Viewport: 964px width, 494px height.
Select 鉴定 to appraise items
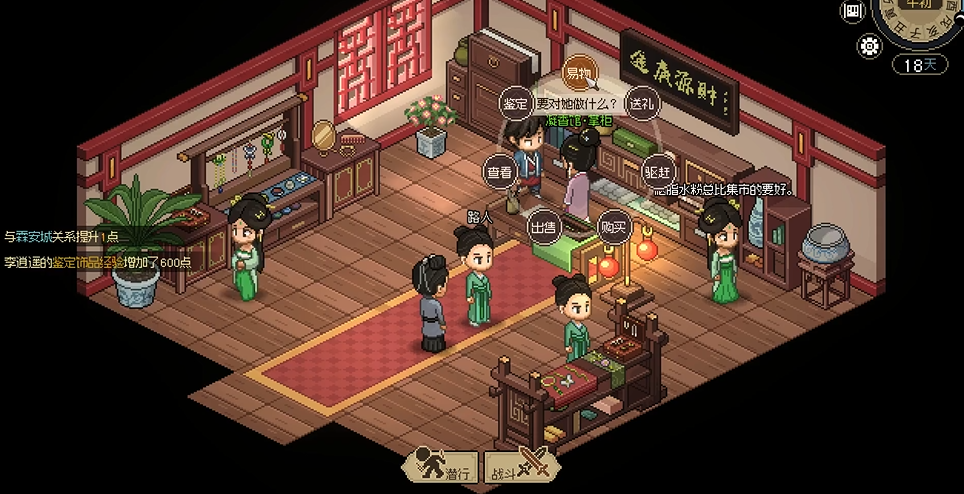pyautogui.click(x=516, y=103)
